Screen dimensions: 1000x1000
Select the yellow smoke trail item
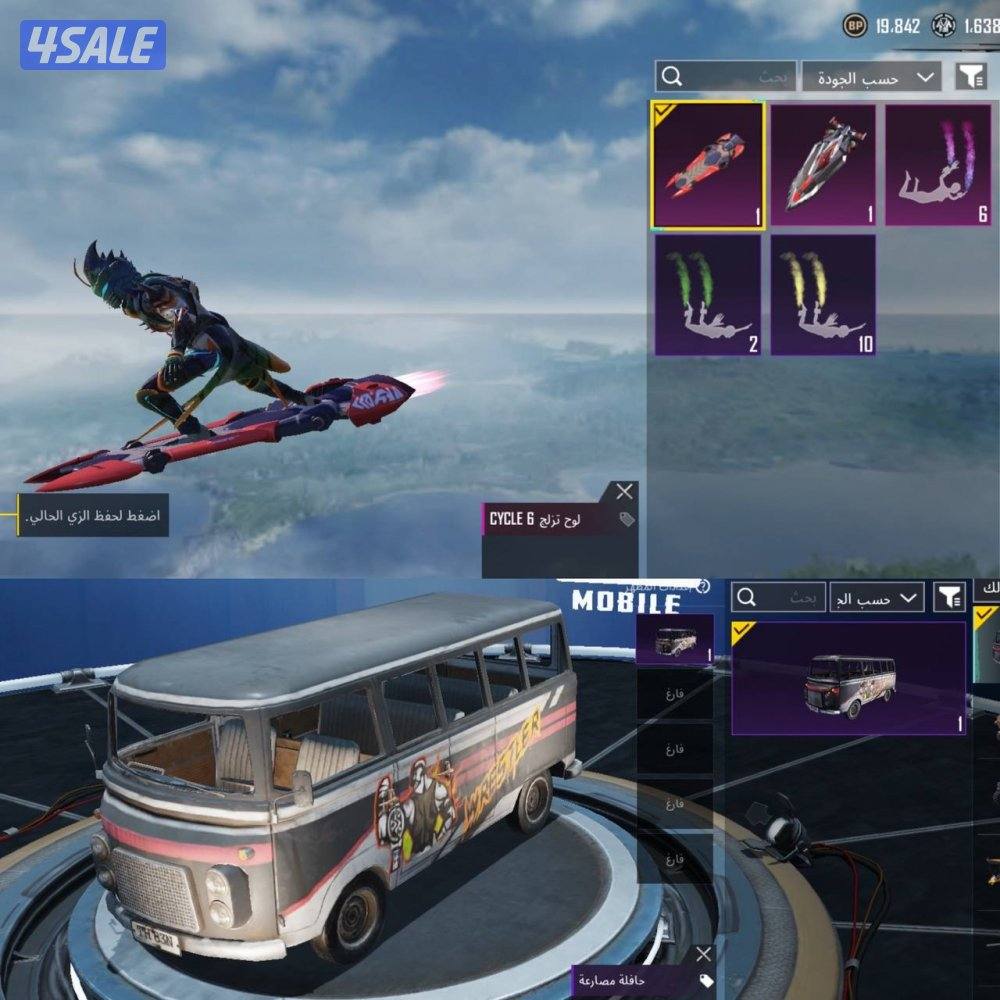823,295
